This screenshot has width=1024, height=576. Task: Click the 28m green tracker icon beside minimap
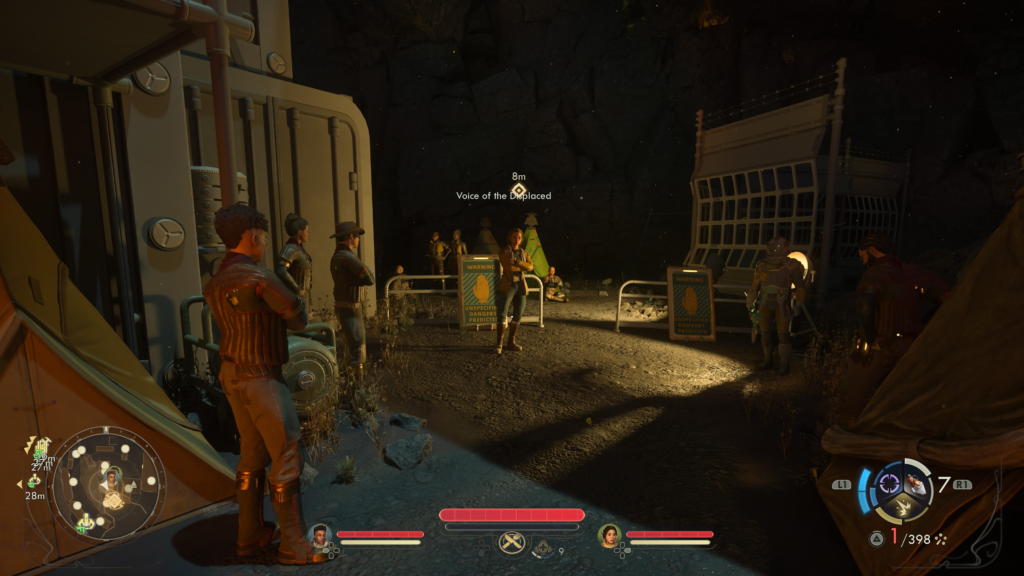tap(33, 481)
